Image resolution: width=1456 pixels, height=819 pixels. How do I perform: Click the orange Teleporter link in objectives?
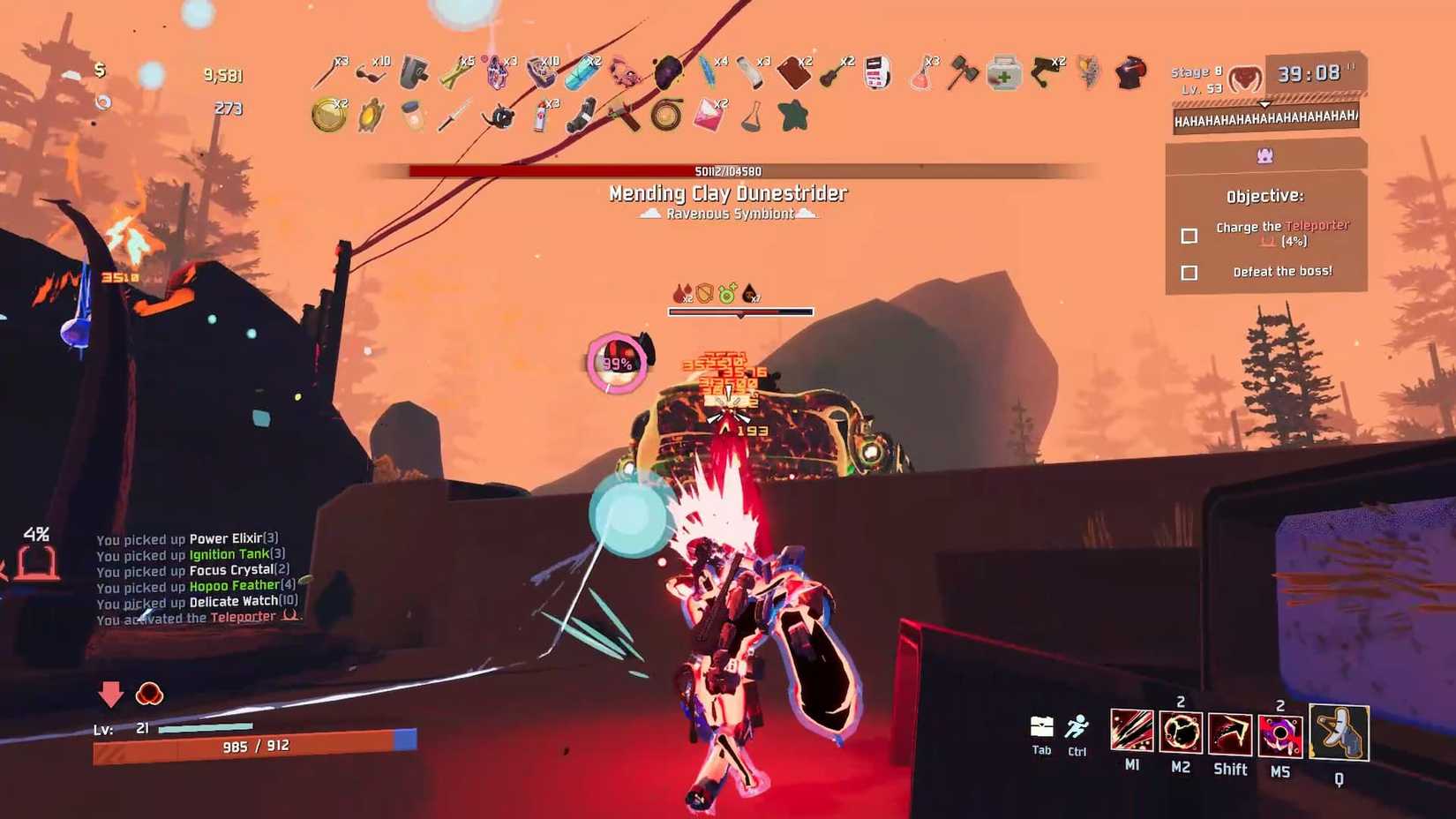1317,226
